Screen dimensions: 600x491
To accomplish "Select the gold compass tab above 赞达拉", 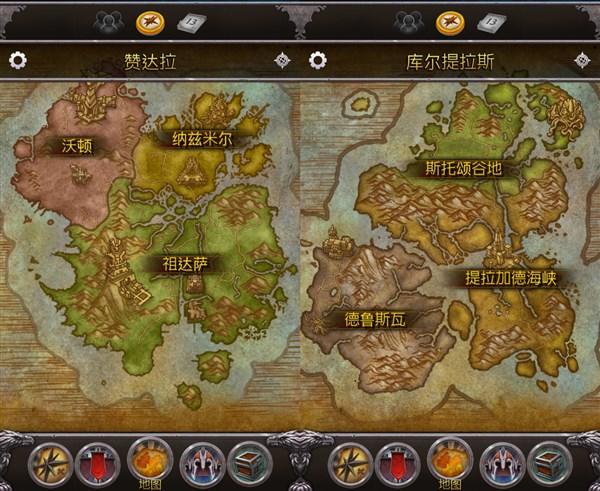I will [150, 20].
